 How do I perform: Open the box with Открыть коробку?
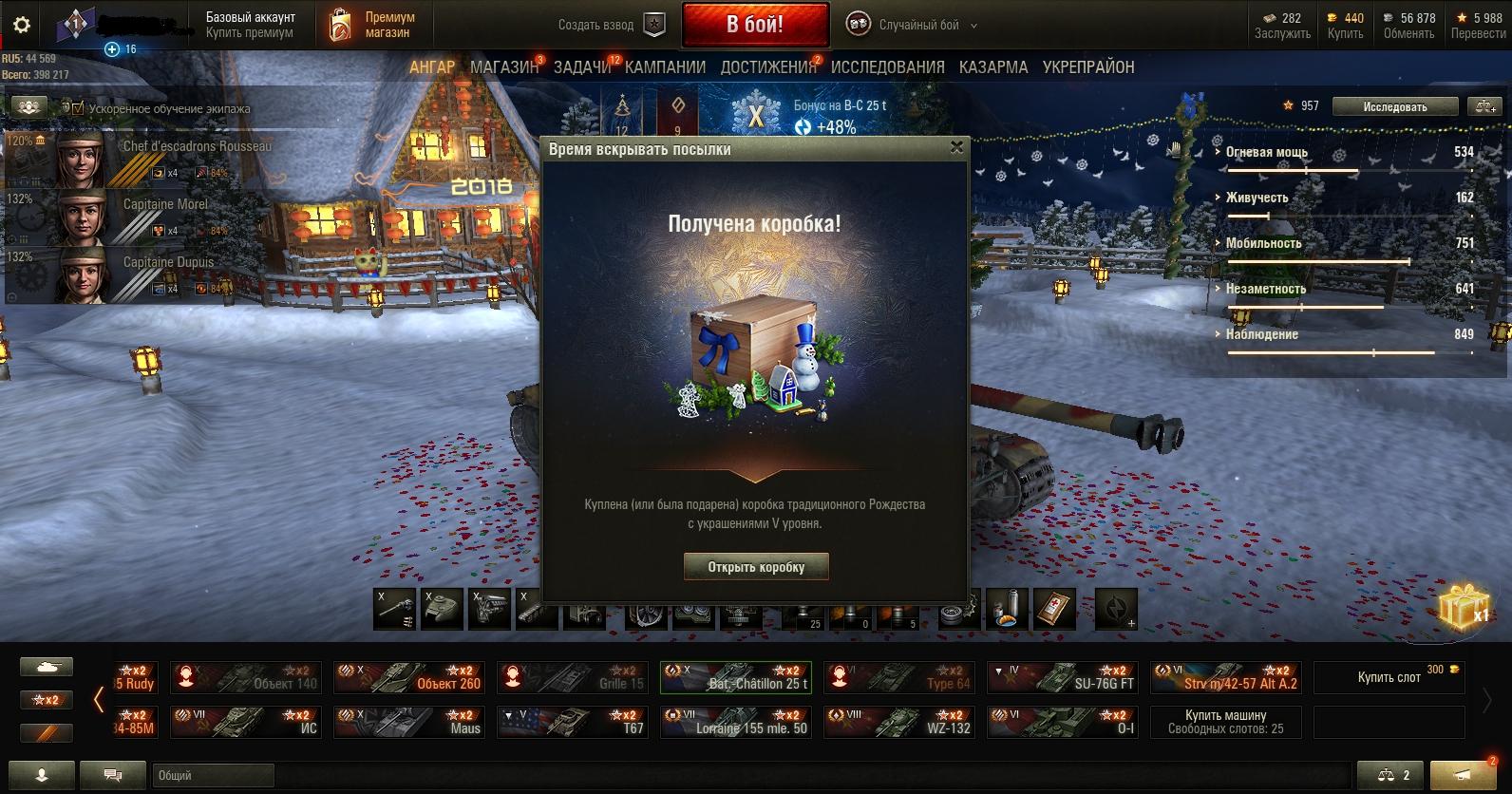click(756, 567)
